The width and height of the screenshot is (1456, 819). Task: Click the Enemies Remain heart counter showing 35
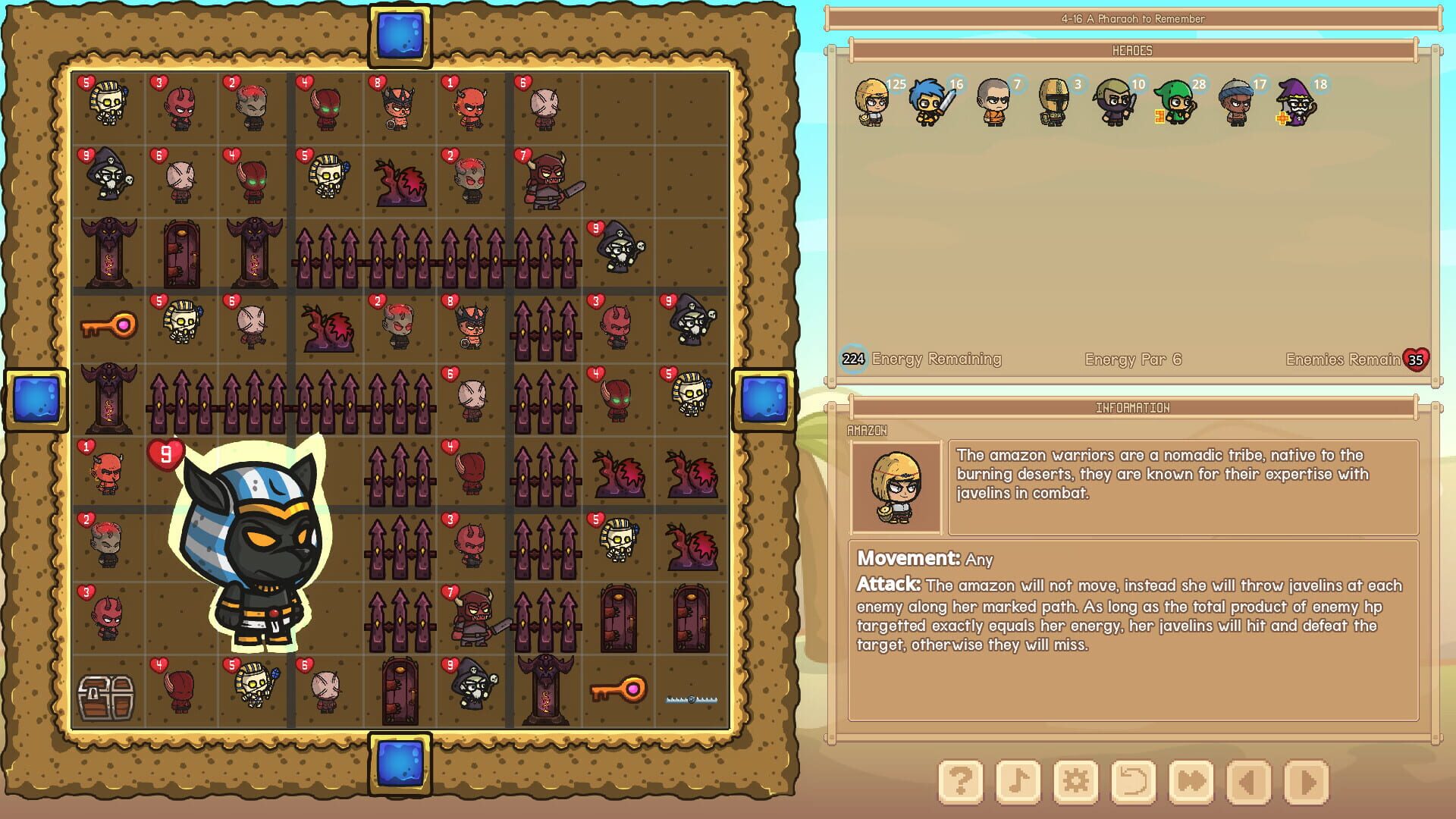point(1415,360)
